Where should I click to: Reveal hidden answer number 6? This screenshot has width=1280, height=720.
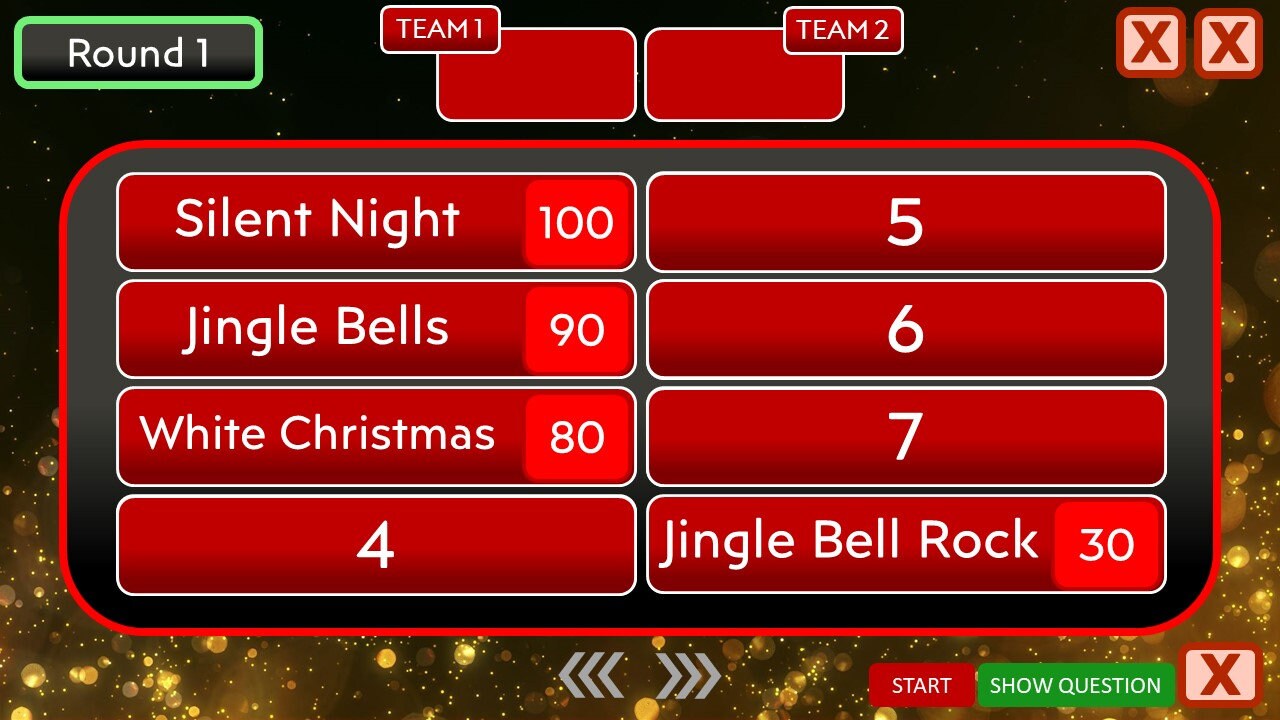[905, 328]
